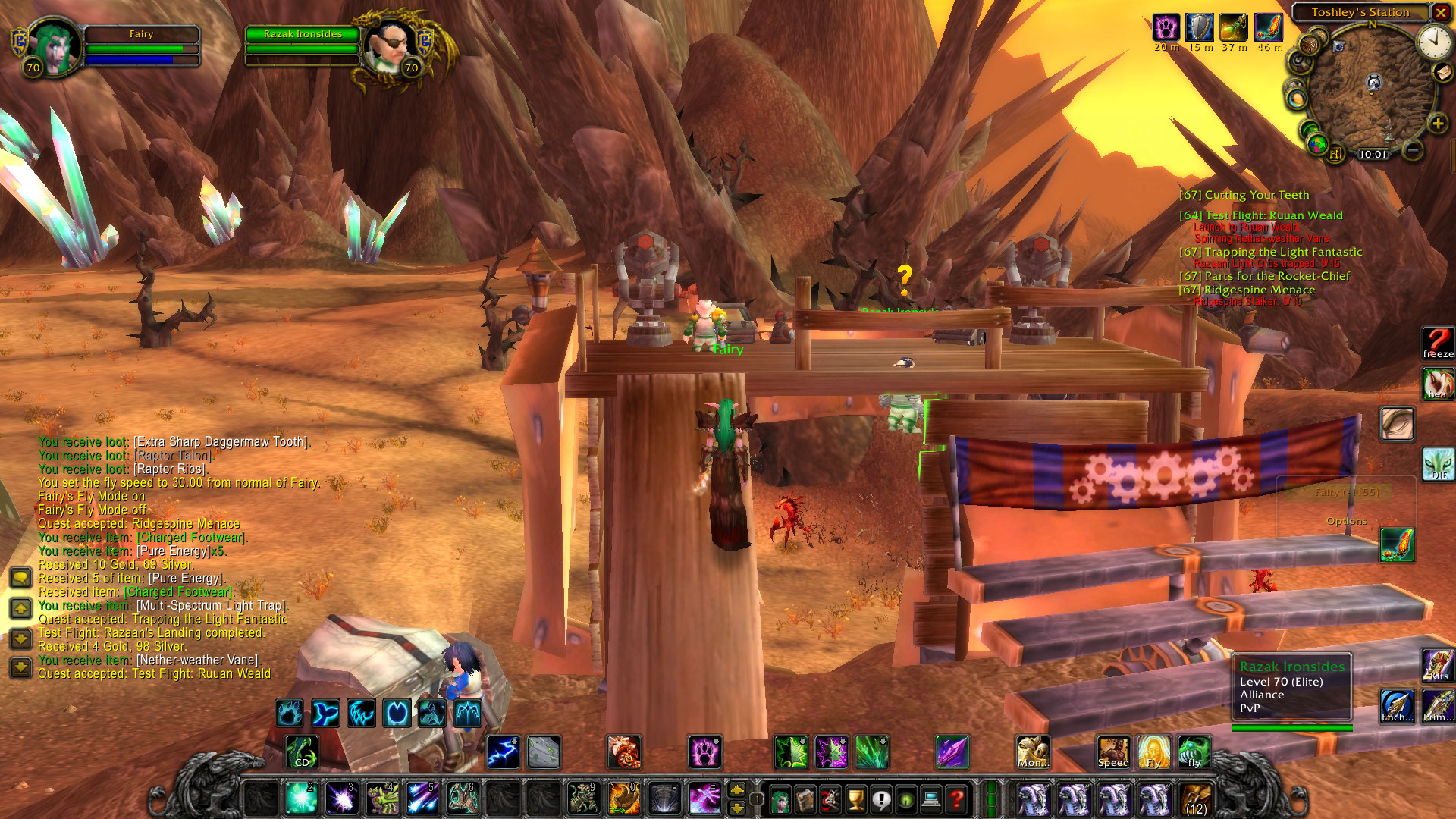Click the new mail envelope icon on the minimap
Viewport: 1456px width, 819px height.
[x=1442, y=73]
